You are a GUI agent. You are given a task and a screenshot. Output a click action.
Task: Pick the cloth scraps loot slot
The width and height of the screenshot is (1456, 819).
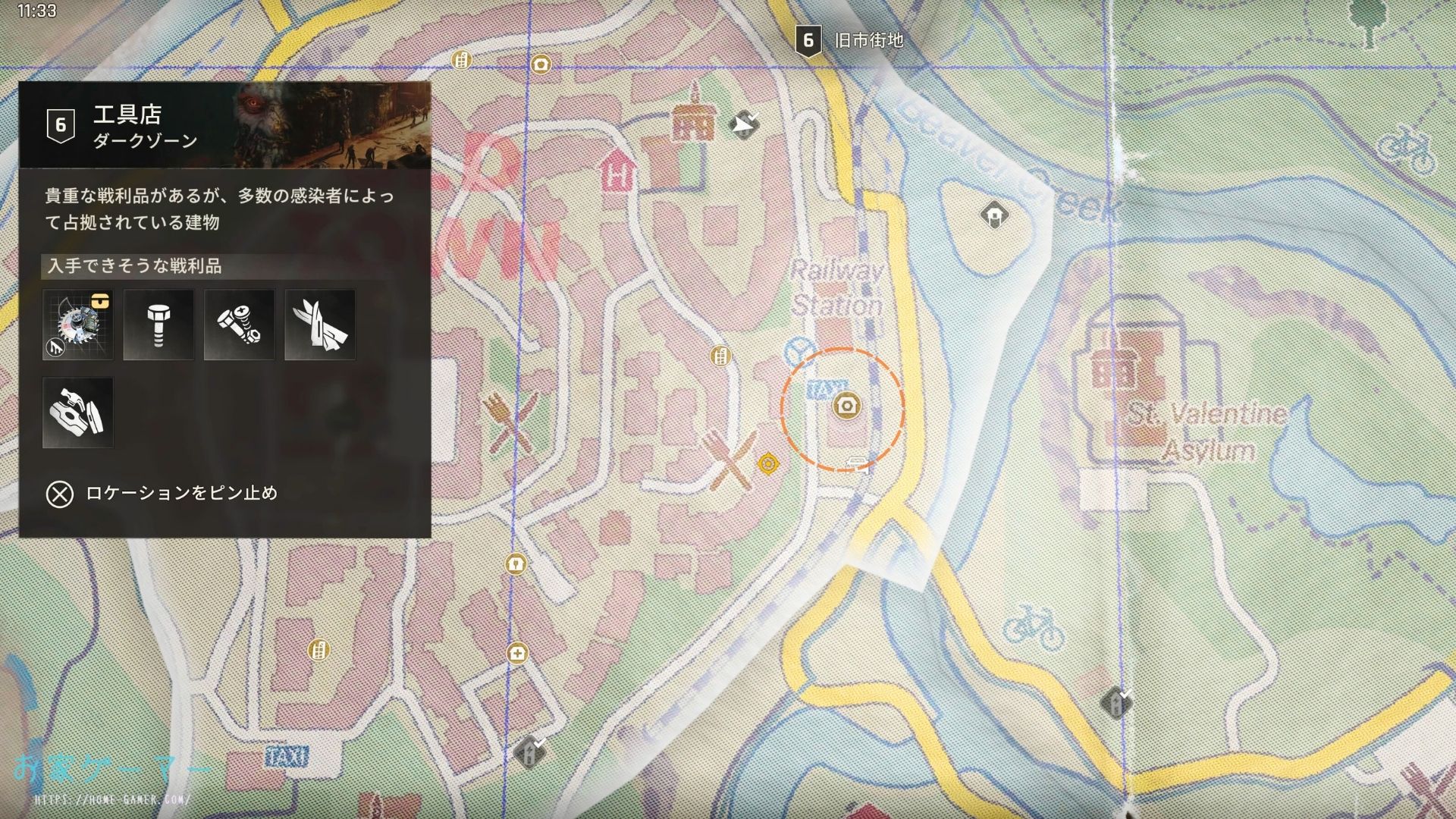(x=320, y=325)
